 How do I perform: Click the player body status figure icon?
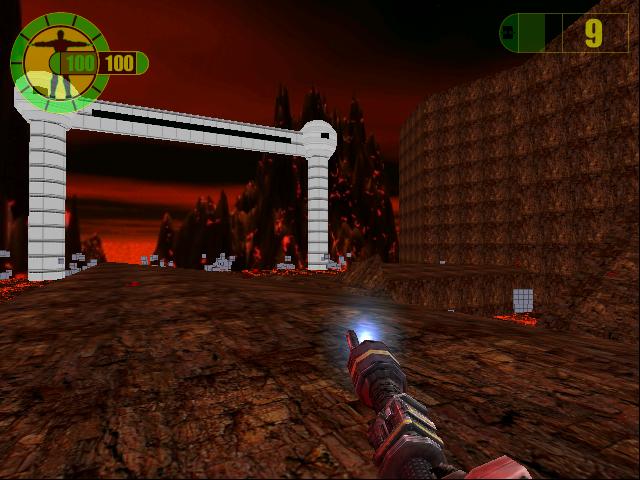point(55,60)
